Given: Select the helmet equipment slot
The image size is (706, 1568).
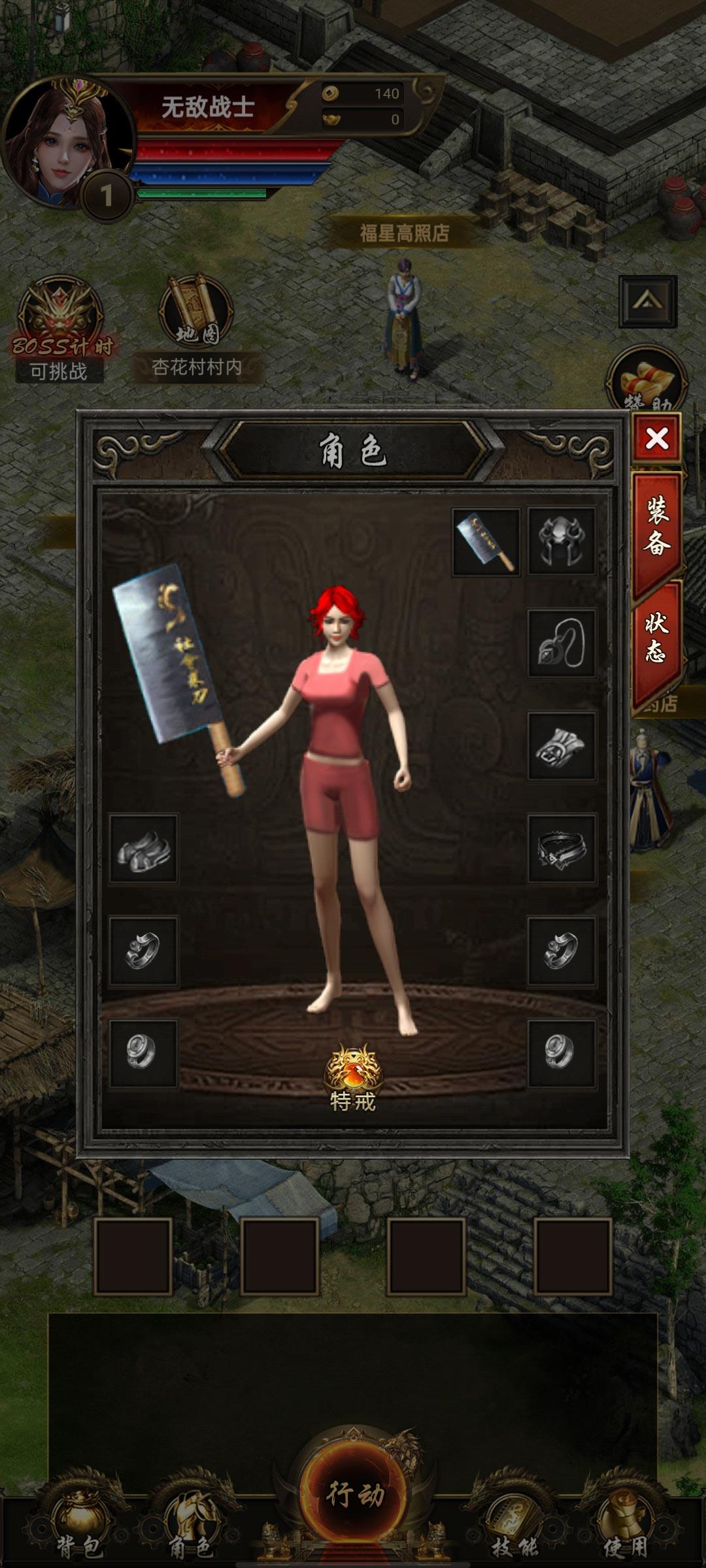Looking at the screenshot, I should (562, 542).
